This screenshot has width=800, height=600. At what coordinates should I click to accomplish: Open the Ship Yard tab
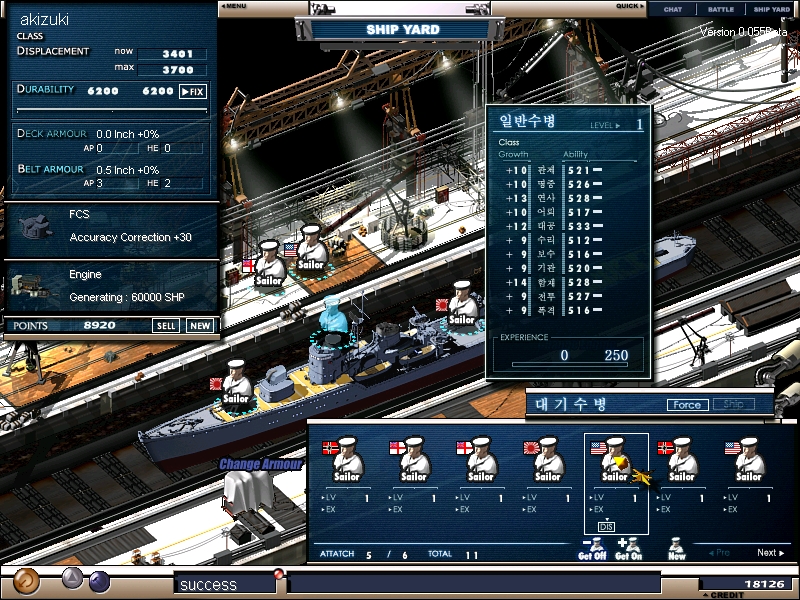point(771,9)
